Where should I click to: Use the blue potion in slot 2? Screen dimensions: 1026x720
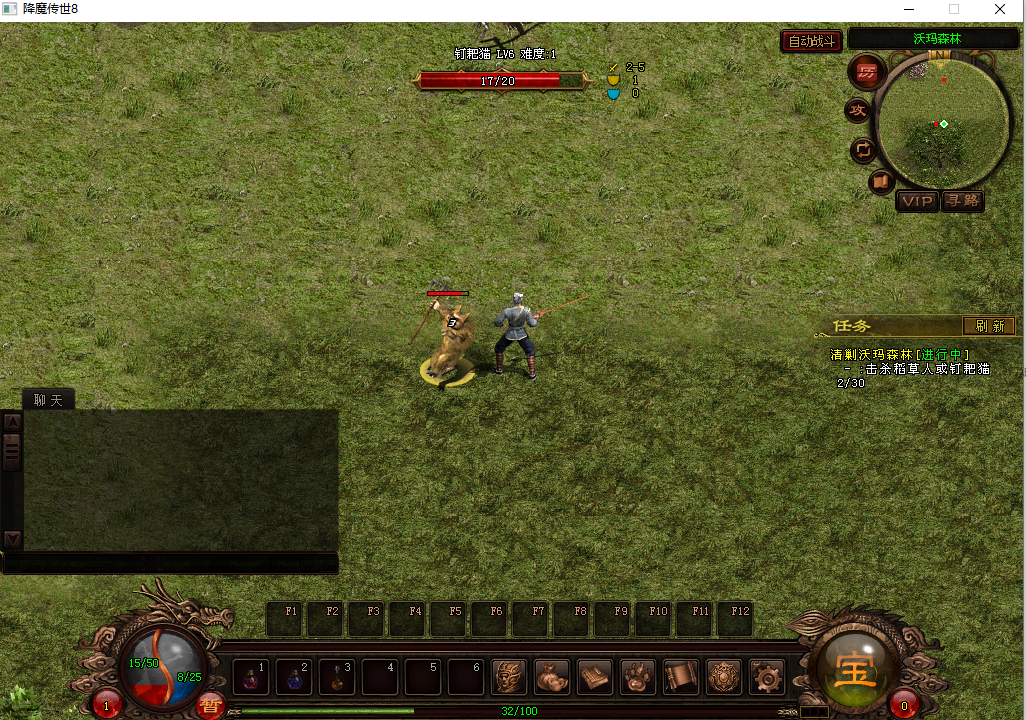pyautogui.click(x=294, y=677)
